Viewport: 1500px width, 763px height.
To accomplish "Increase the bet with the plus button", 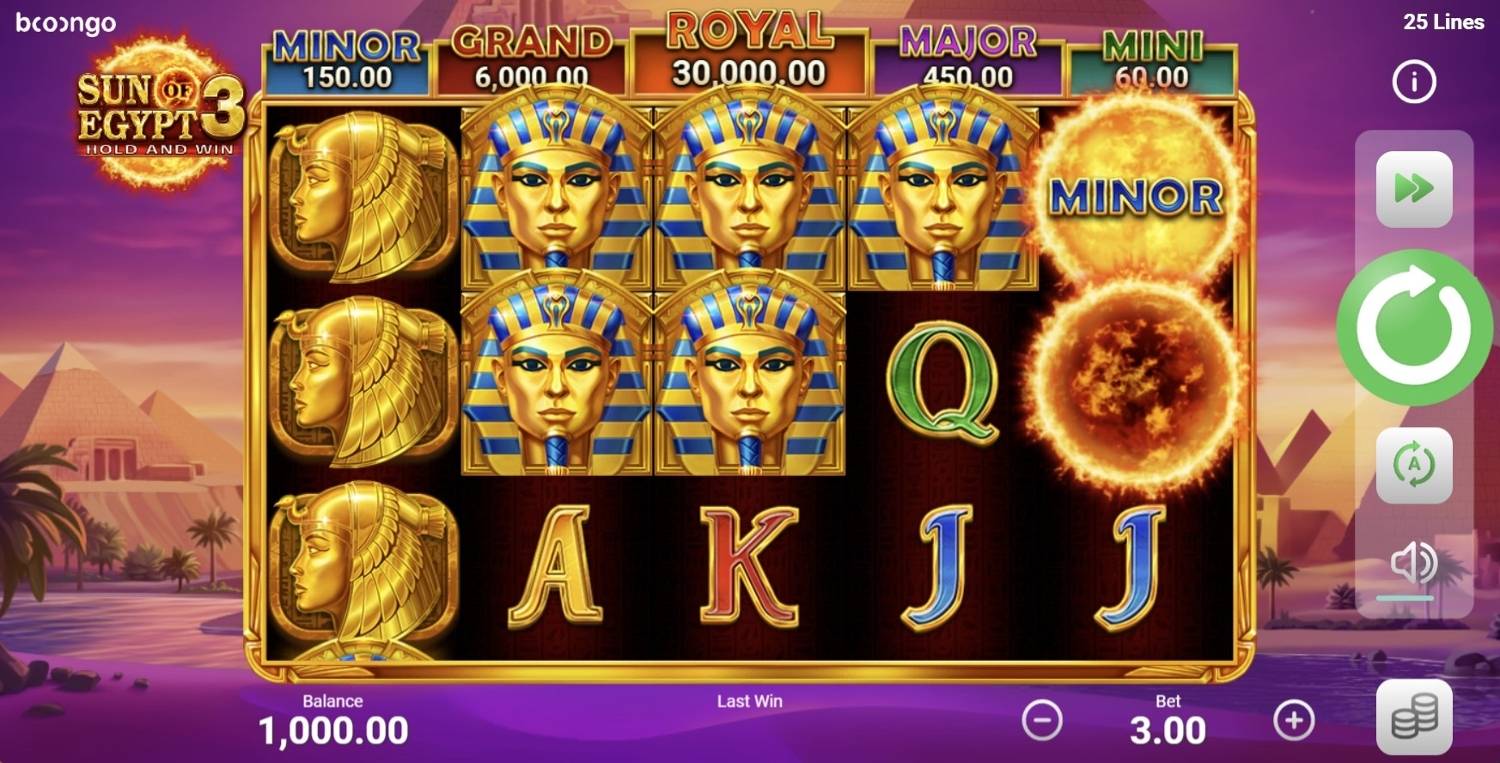I will (x=1294, y=719).
